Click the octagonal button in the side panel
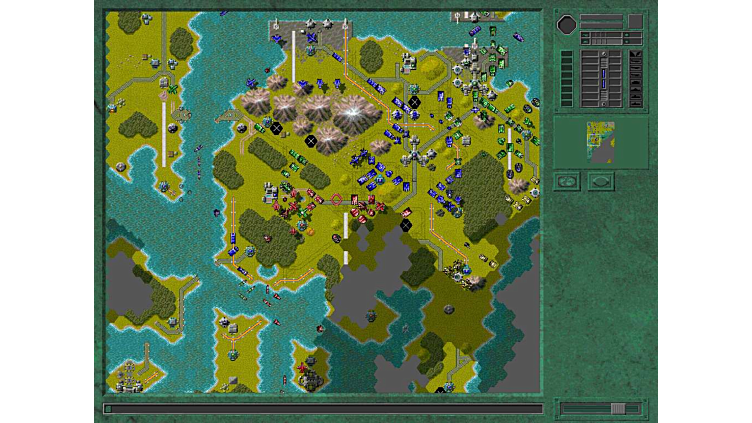 pos(566,22)
